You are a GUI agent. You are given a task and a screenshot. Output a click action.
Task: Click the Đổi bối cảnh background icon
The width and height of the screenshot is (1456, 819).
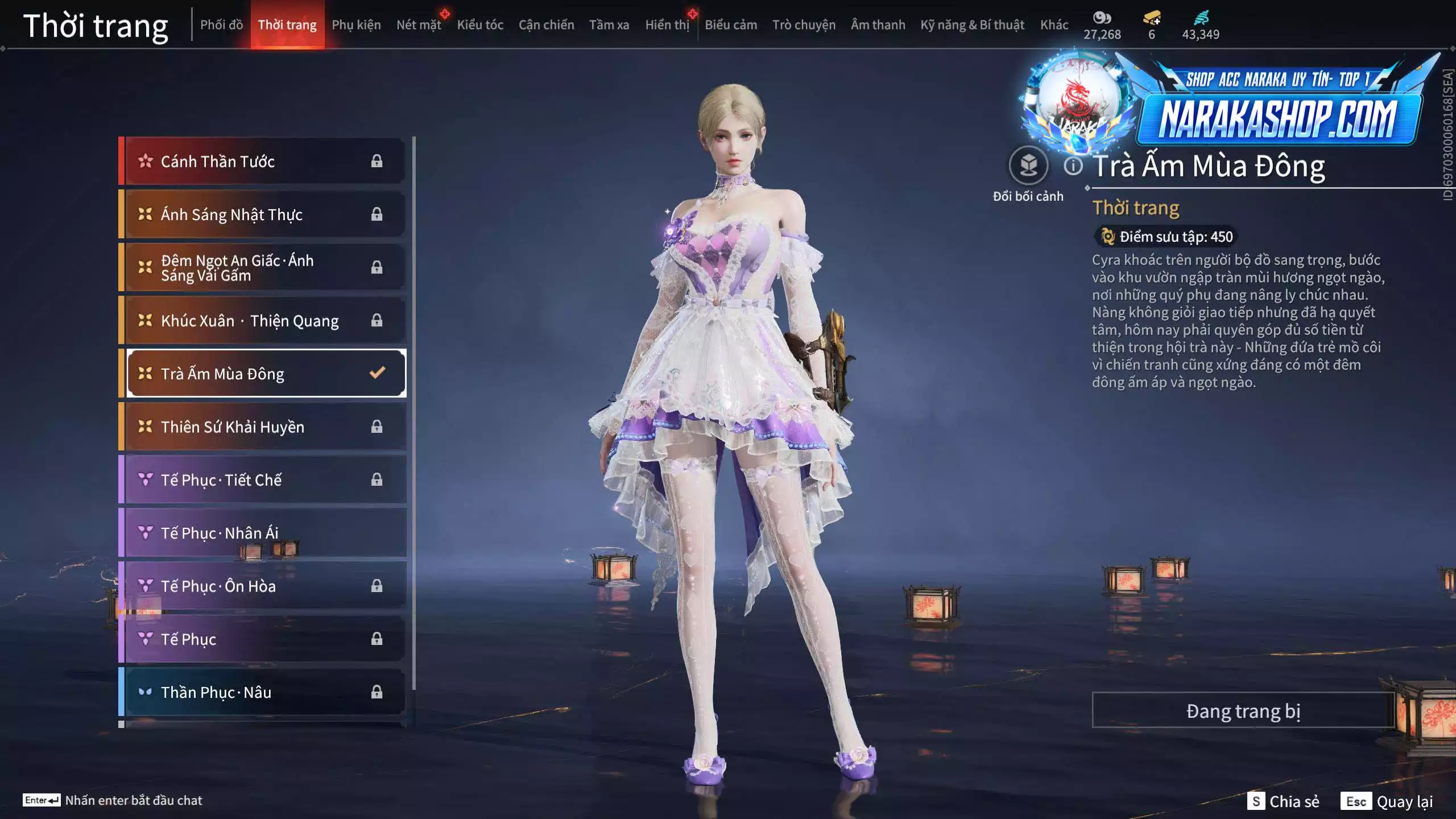click(1028, 166)
